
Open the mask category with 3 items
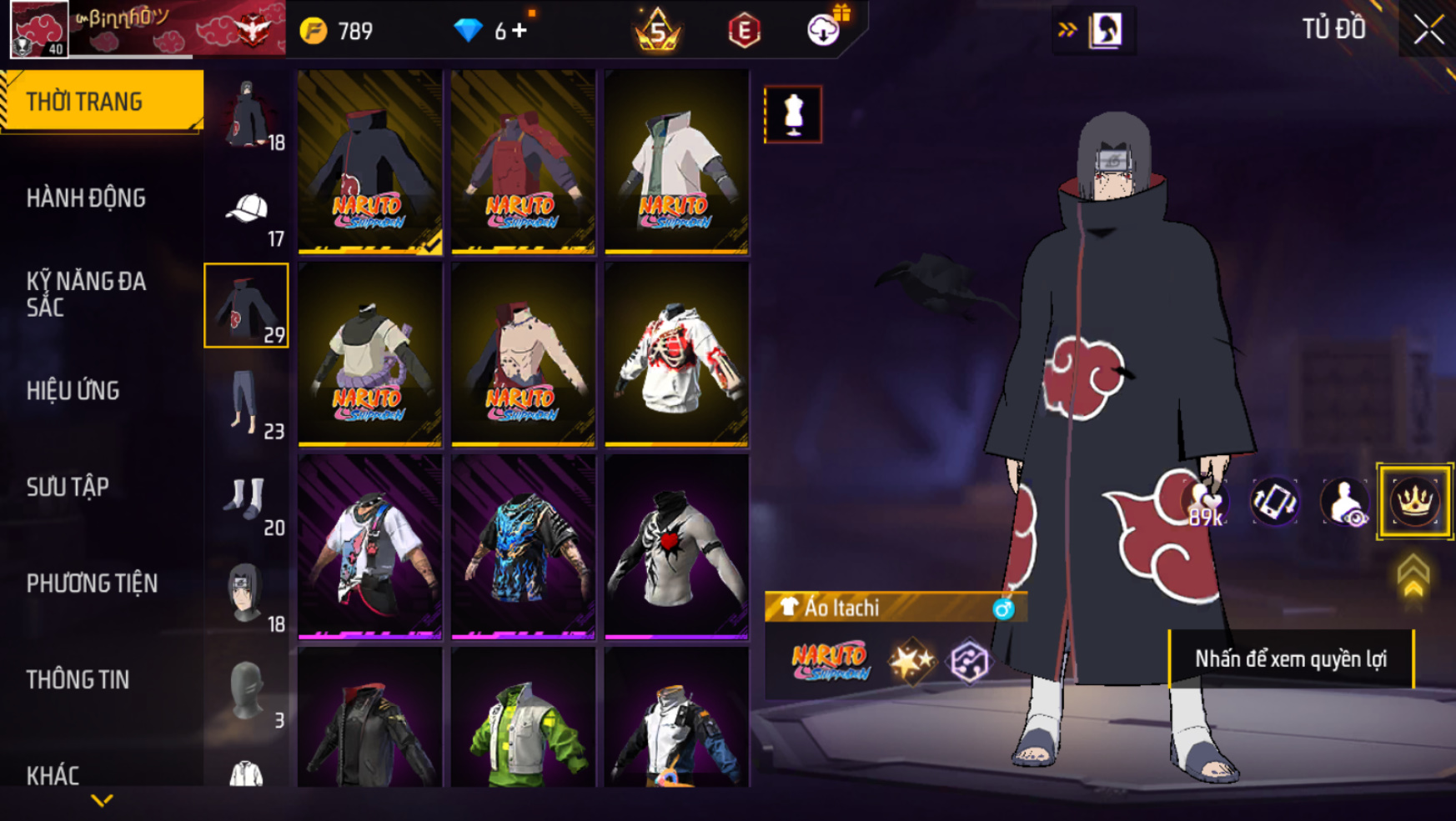[x=247, y=692]
